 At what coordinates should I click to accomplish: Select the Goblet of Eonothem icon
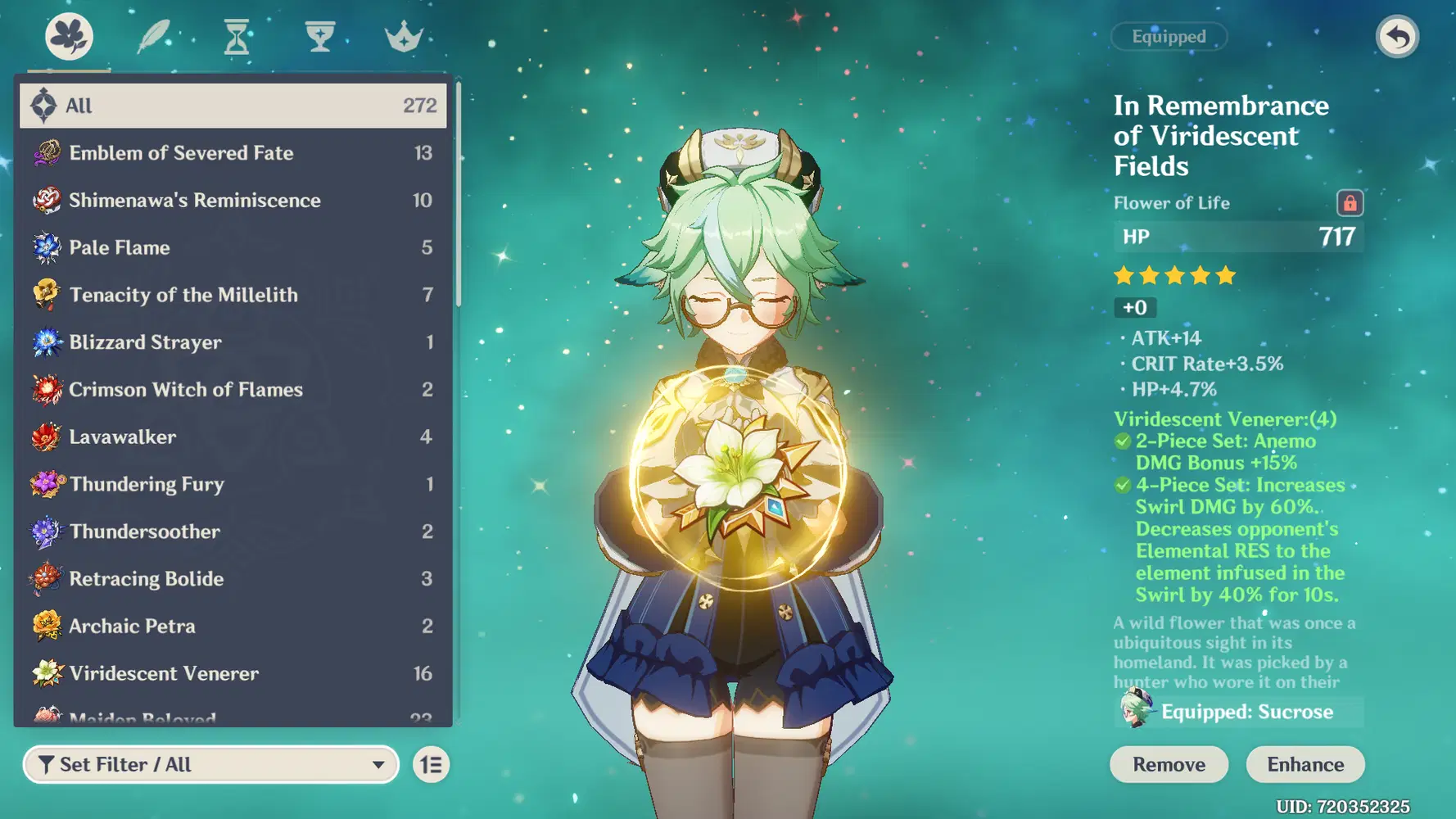coord(319,35)
